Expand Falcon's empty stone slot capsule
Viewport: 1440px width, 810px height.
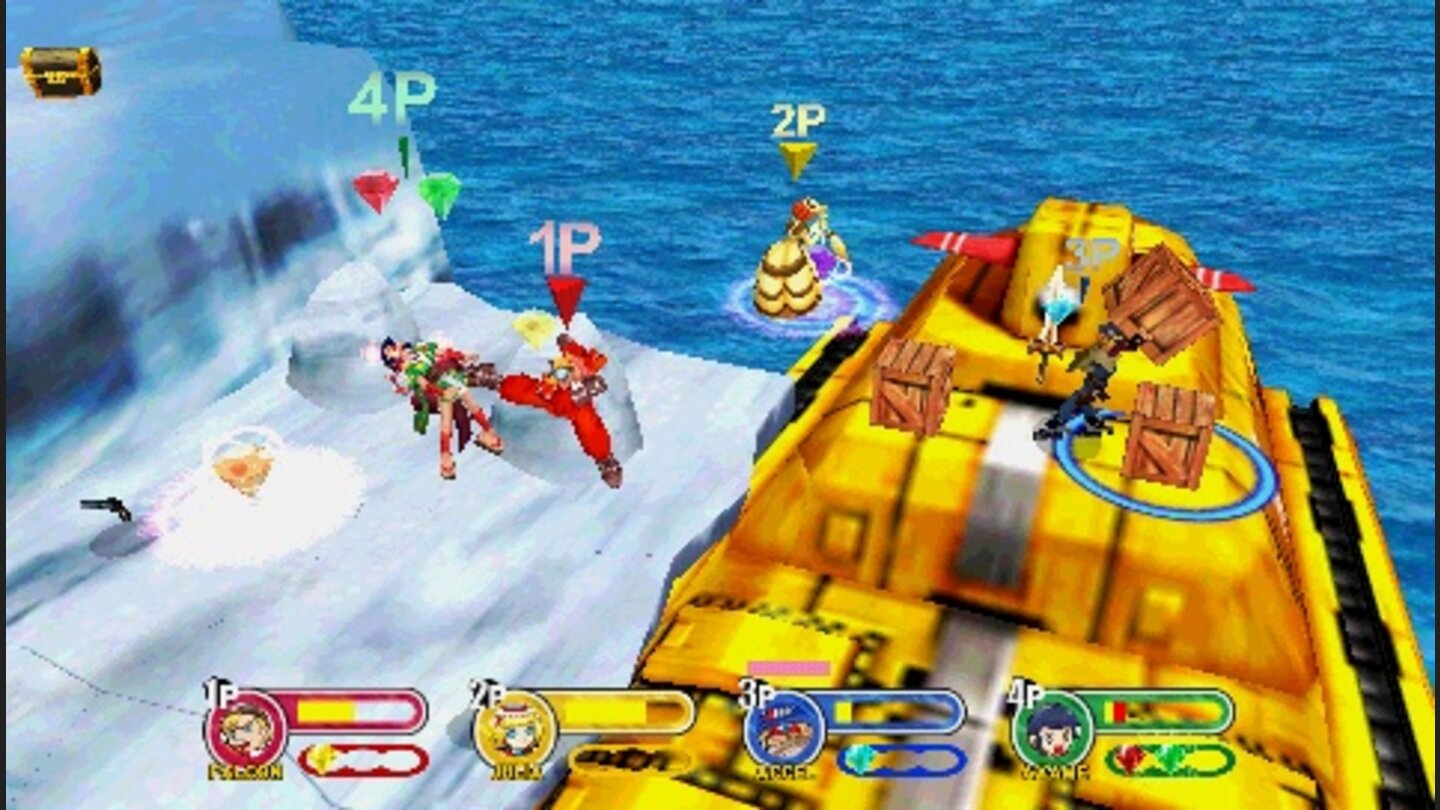360,758
